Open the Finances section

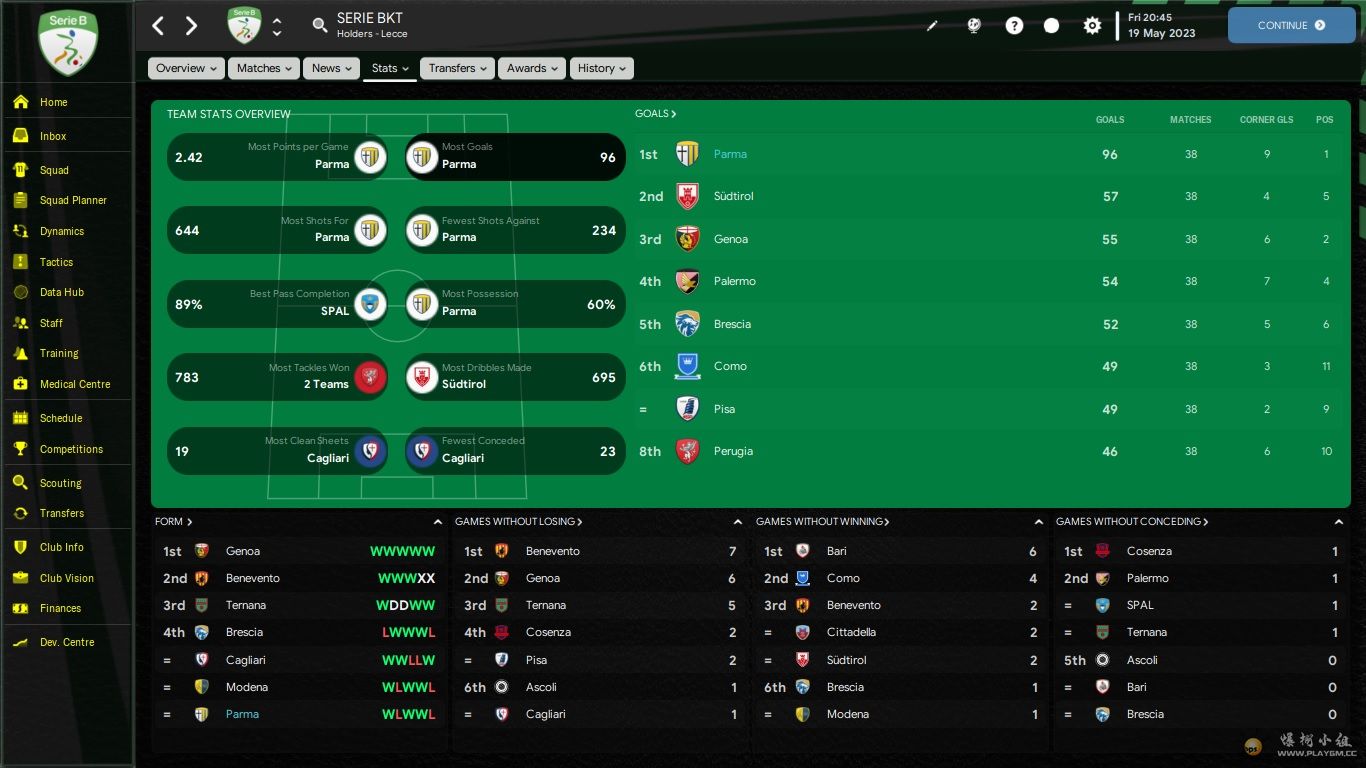coord(60,608)
